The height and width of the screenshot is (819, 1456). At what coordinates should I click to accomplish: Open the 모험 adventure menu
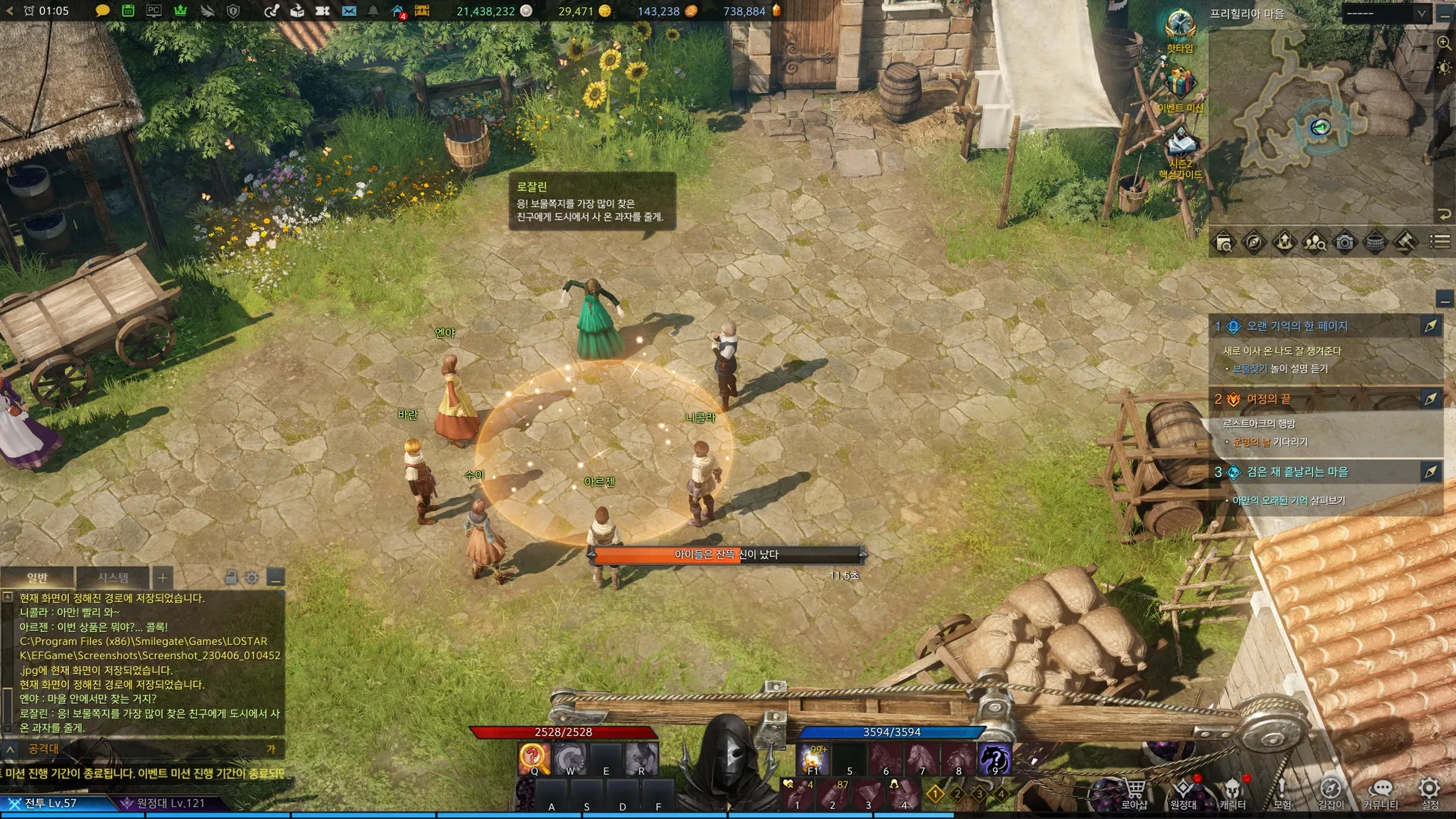coord(1282,792)
